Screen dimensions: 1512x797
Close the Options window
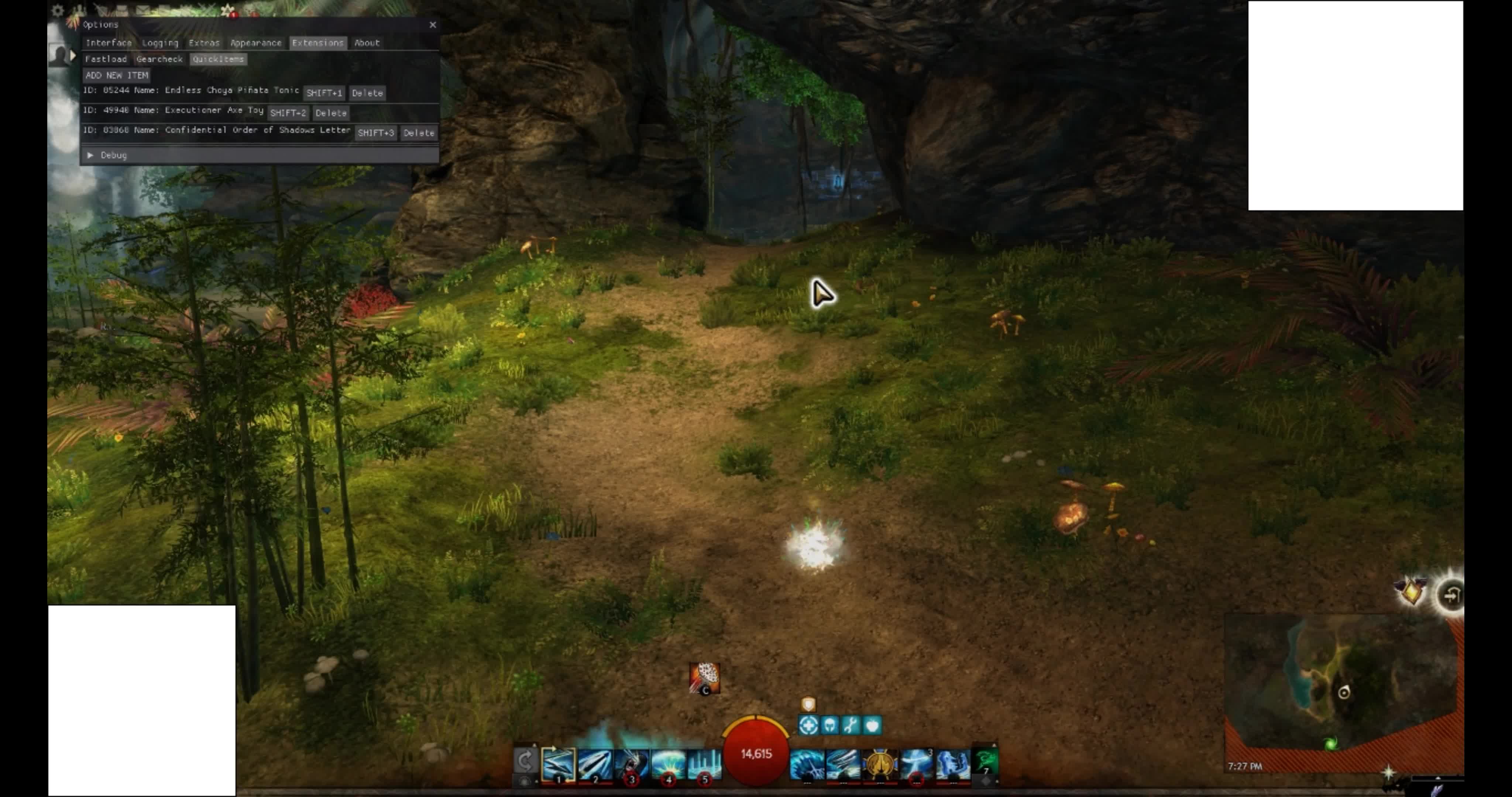(x=433, y=25)
